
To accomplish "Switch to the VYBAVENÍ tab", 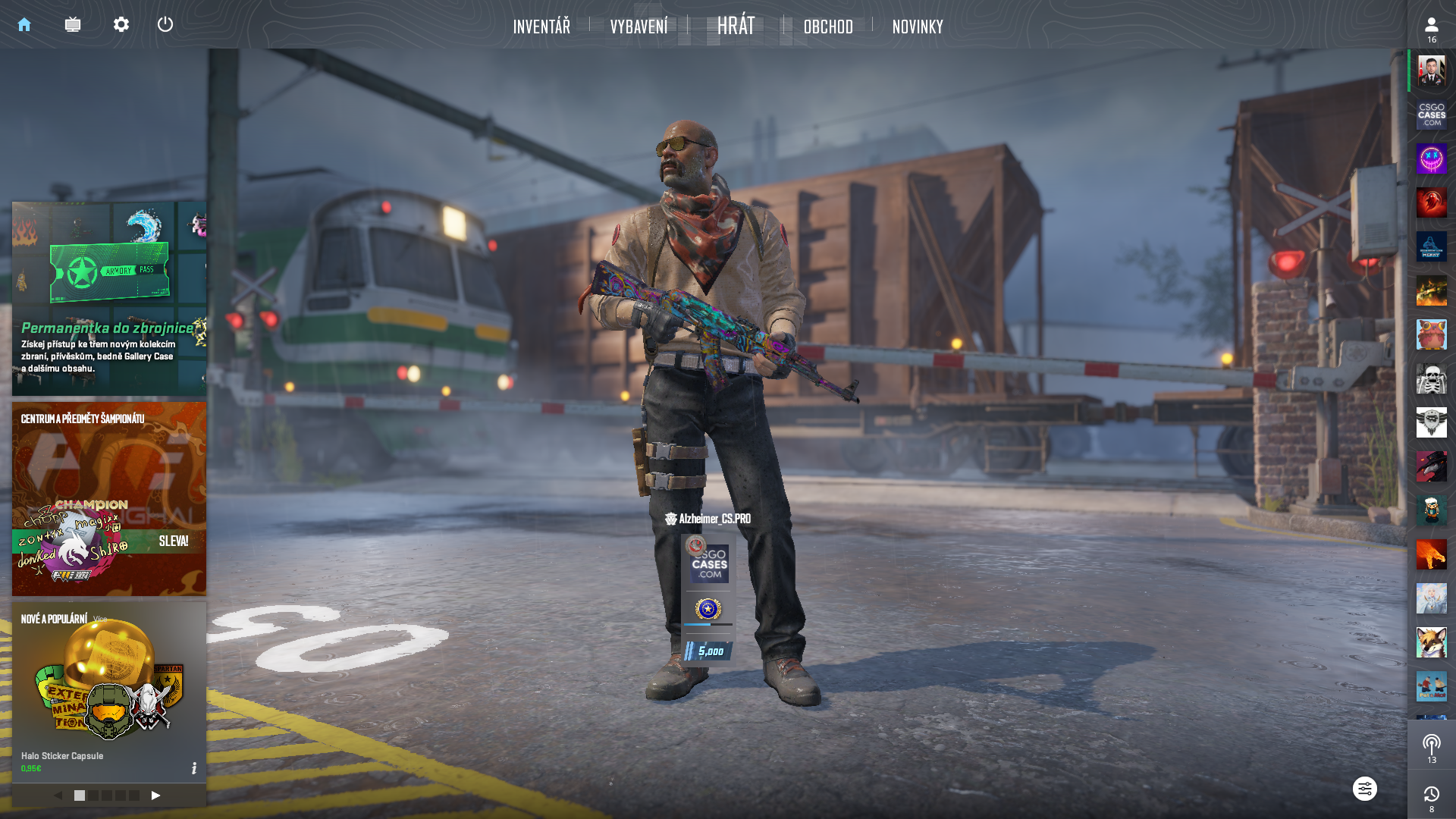I will tap(639, 27).
